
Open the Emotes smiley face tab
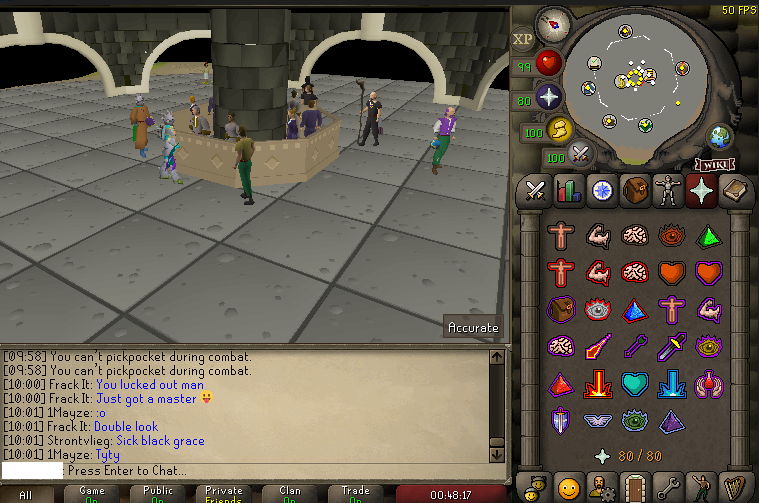coord(568,486)
